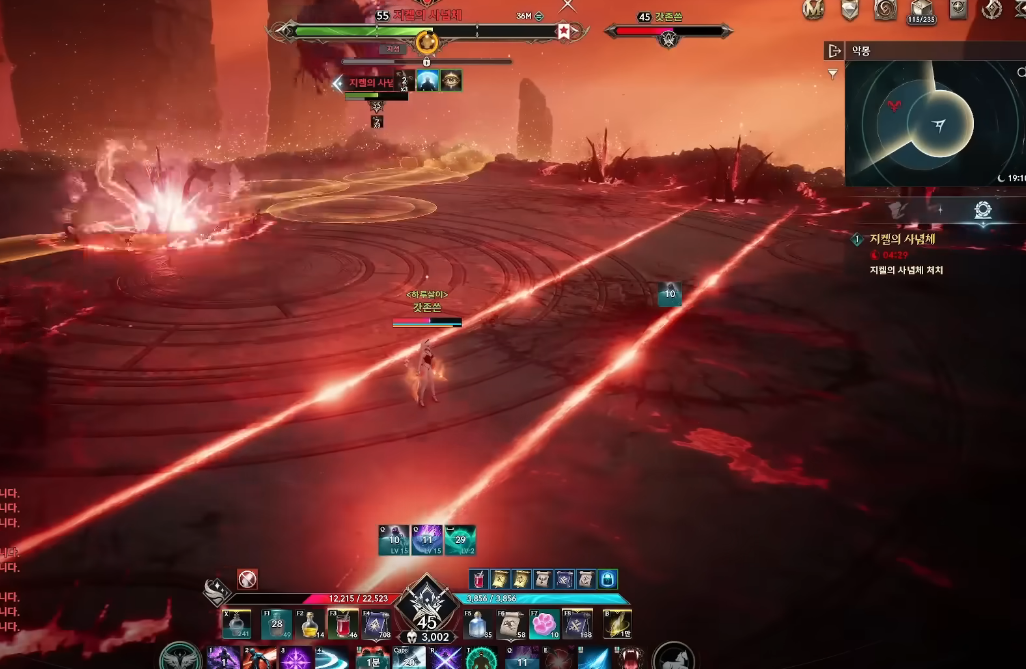Click the gold M coin menu icon
Viewport: 1026px width, 669px height.
814,9
